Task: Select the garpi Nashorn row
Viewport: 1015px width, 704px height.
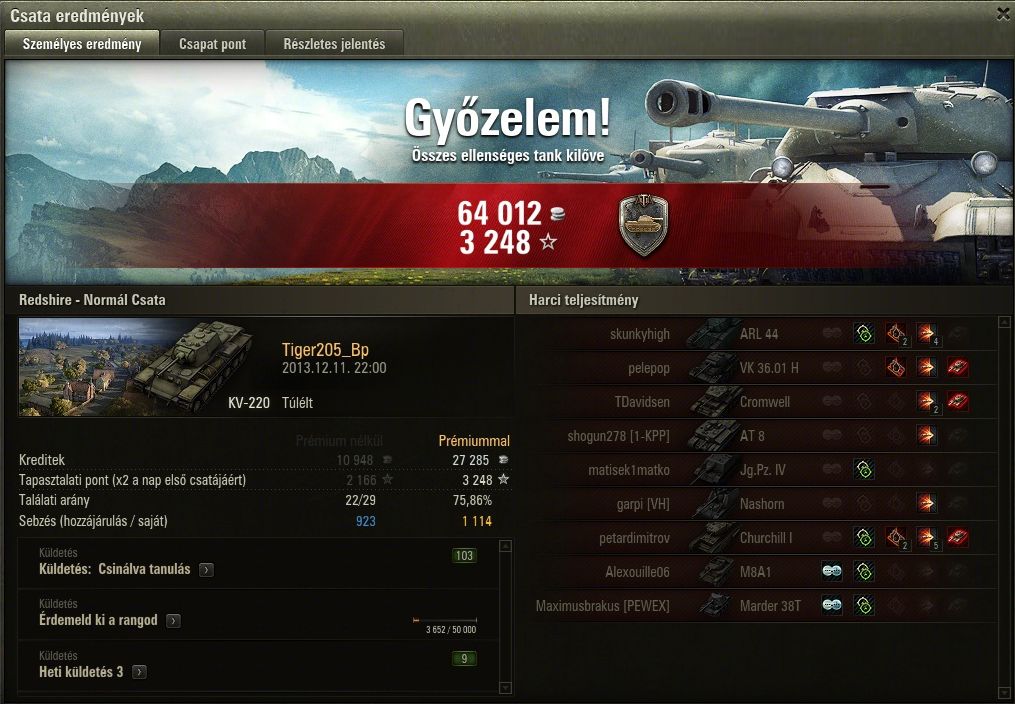Action: click(x=760, y=504)
